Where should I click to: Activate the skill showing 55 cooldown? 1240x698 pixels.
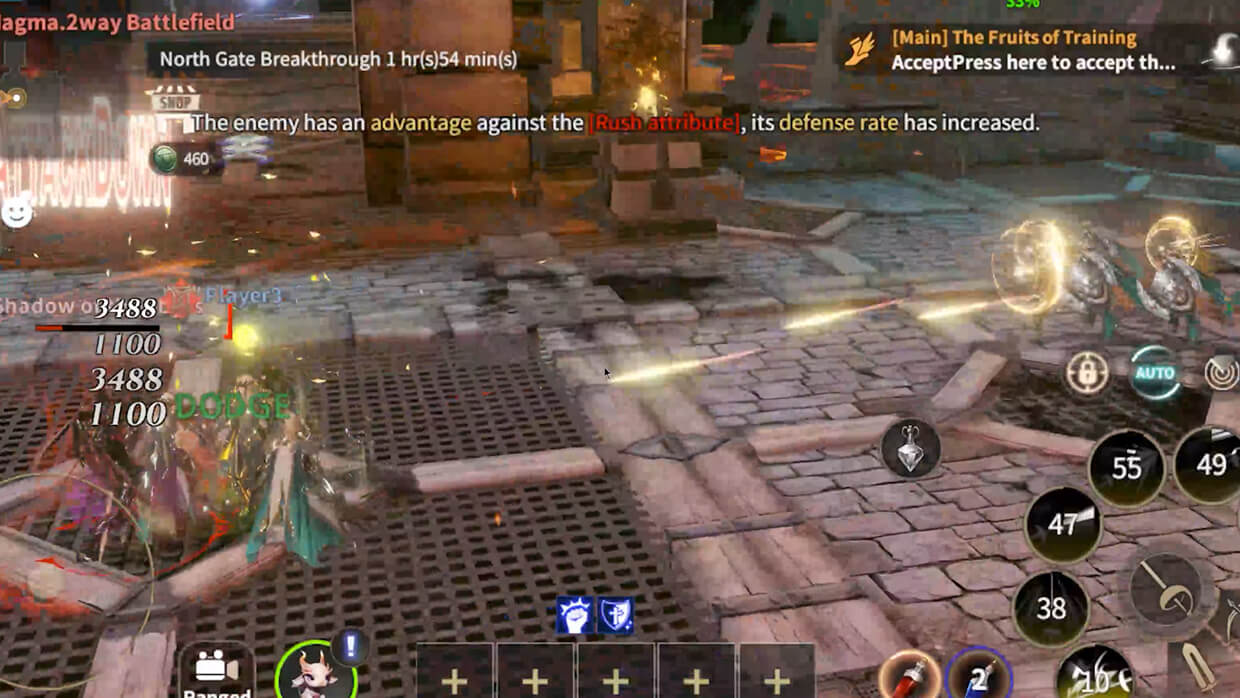pos(1127,468)
